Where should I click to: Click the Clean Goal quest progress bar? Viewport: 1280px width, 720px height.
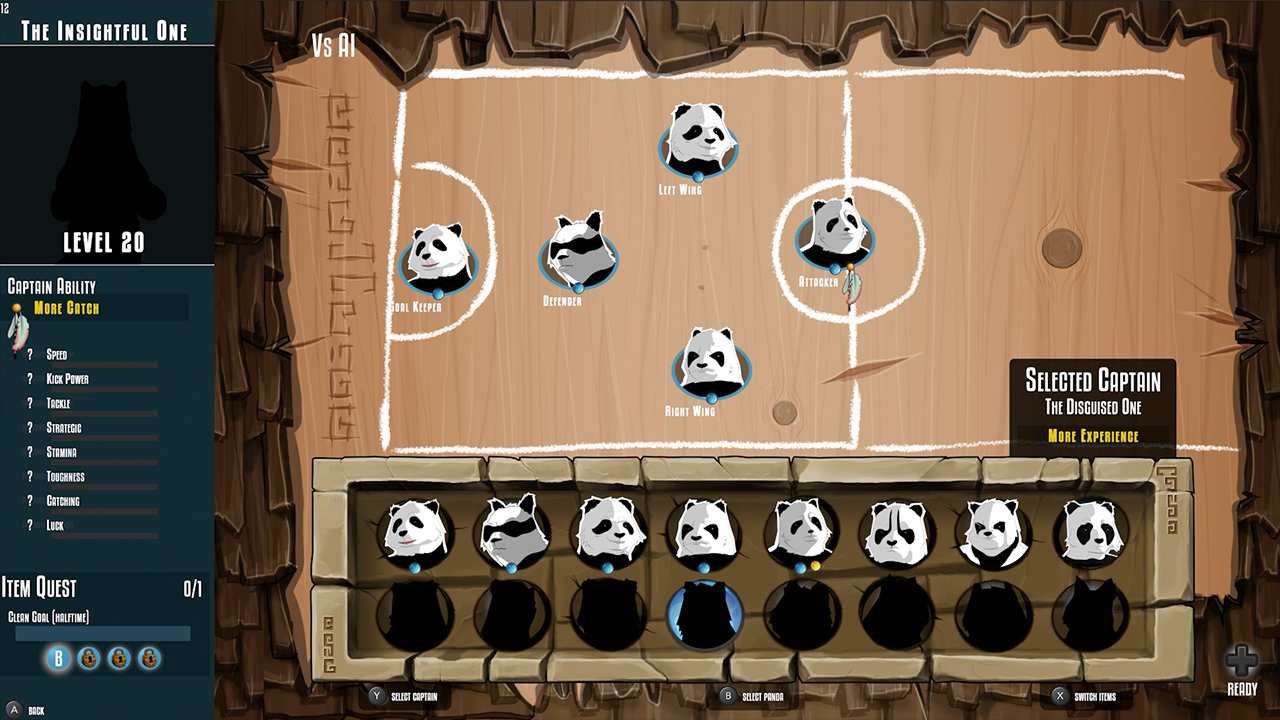point(103,631)
